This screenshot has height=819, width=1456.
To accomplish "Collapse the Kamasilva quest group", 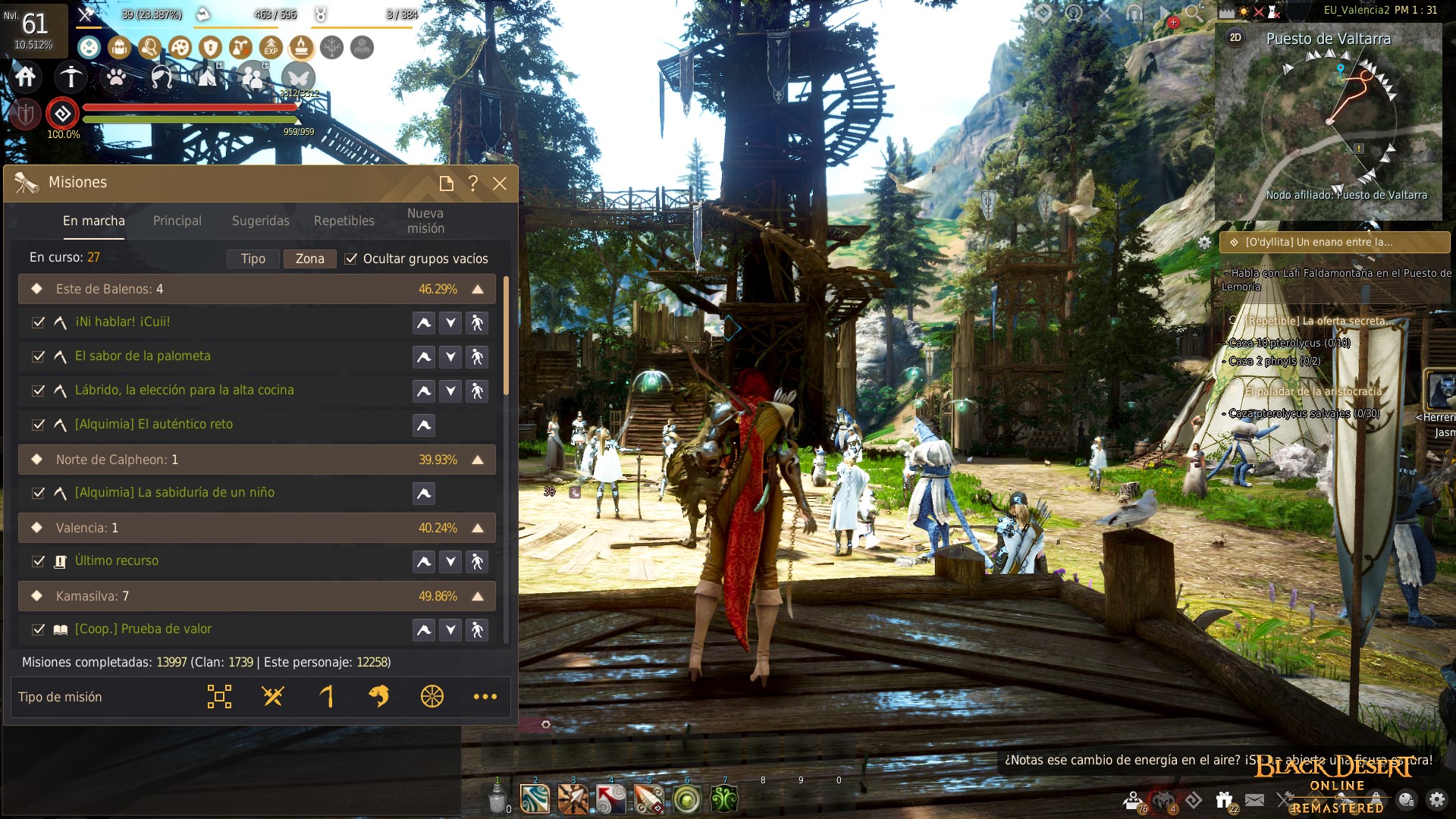I will click(x=478, y=596).
